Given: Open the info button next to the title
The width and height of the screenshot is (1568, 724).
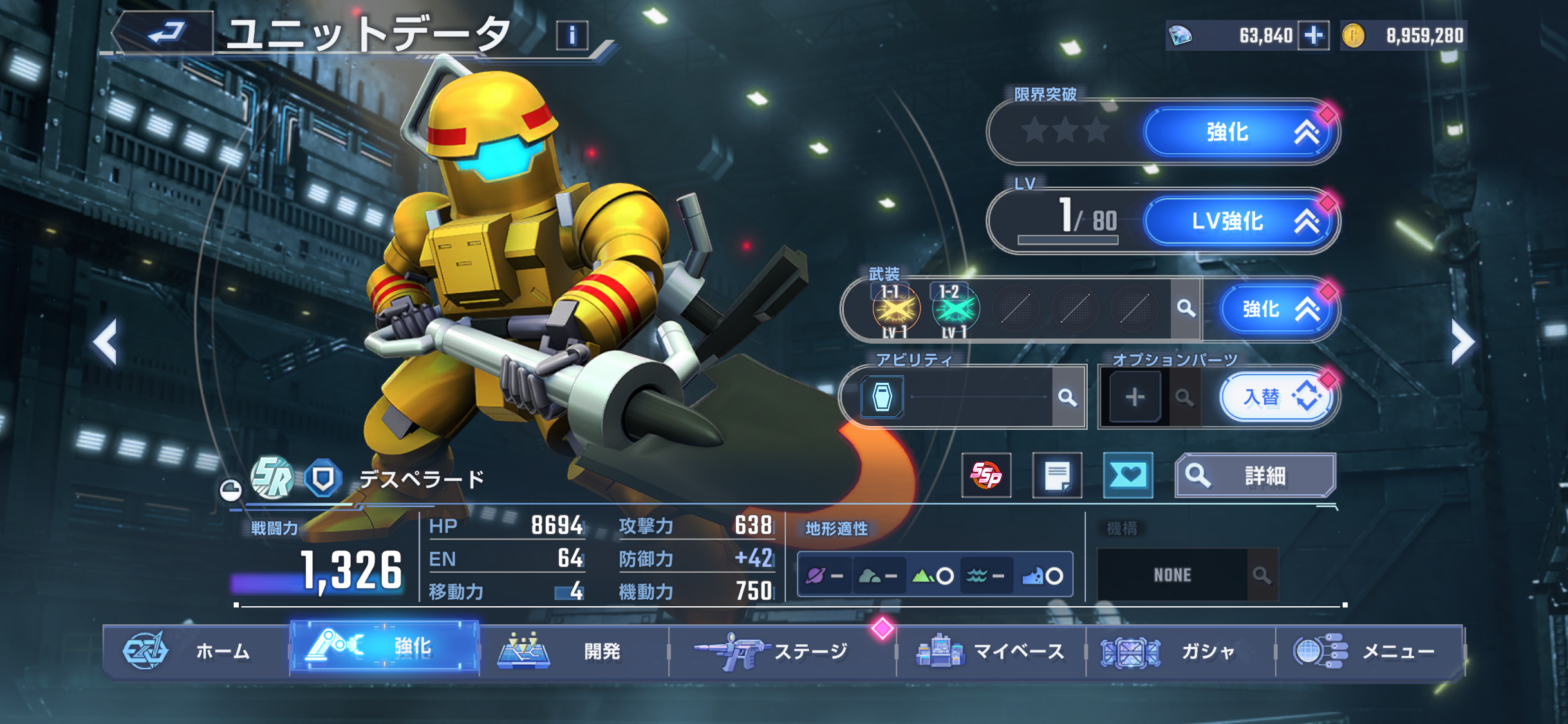Looking at the screenshot, I should (x=572, y=35).
